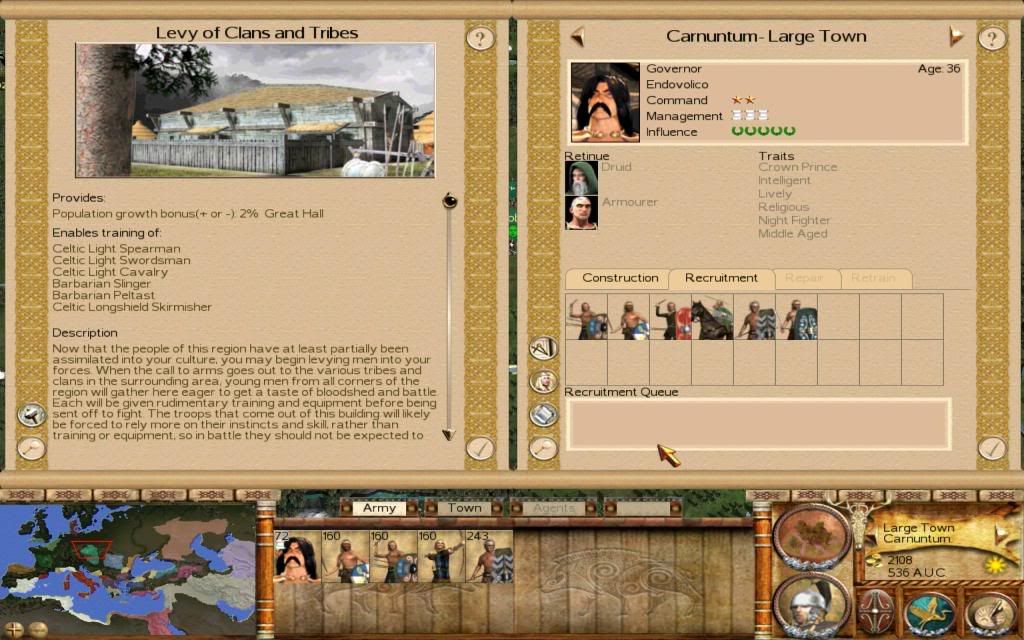Close the Levy of Clans and Tribes scroll

click(480, 447)
